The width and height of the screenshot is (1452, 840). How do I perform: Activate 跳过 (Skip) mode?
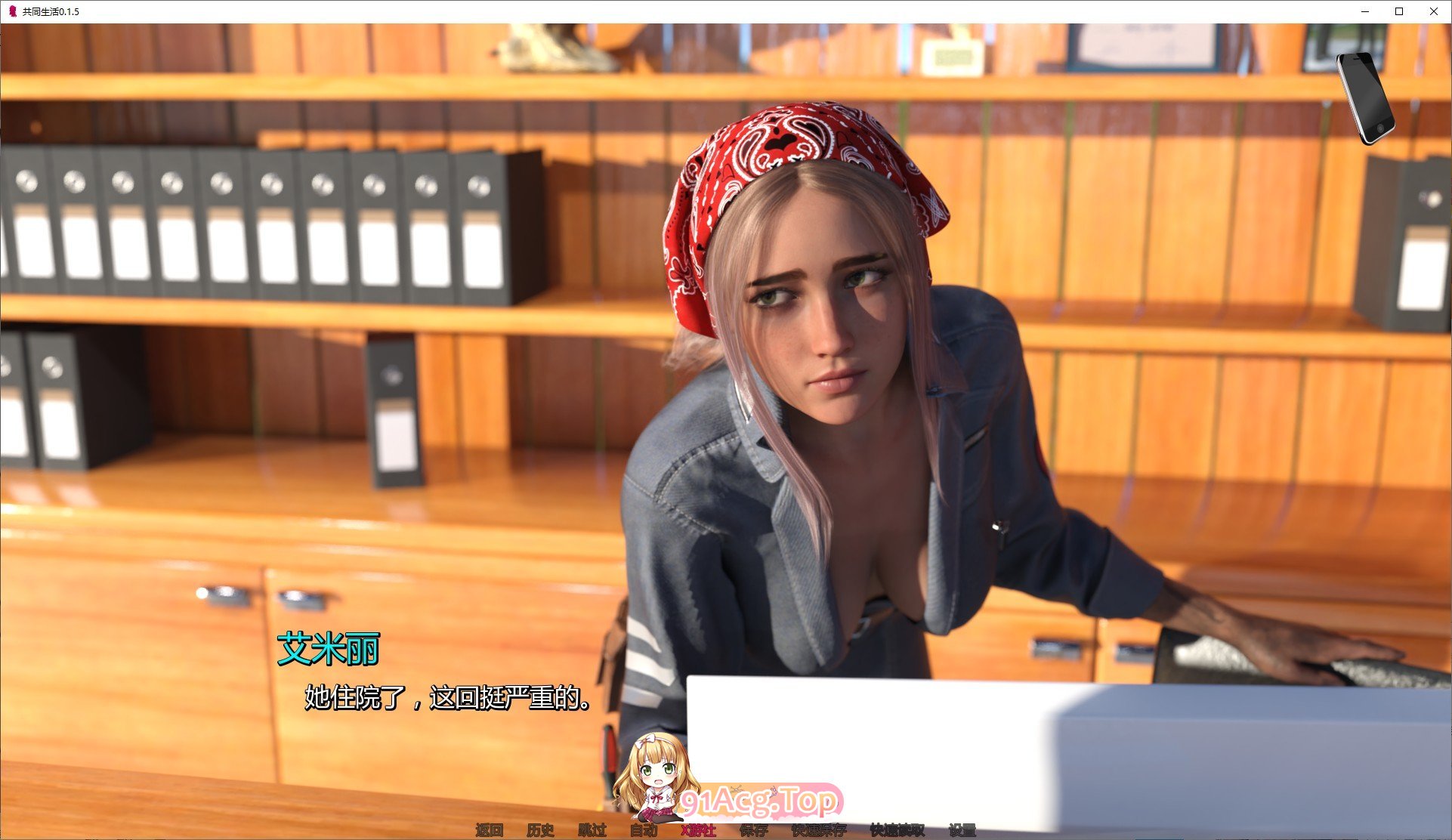click(592, 830)
